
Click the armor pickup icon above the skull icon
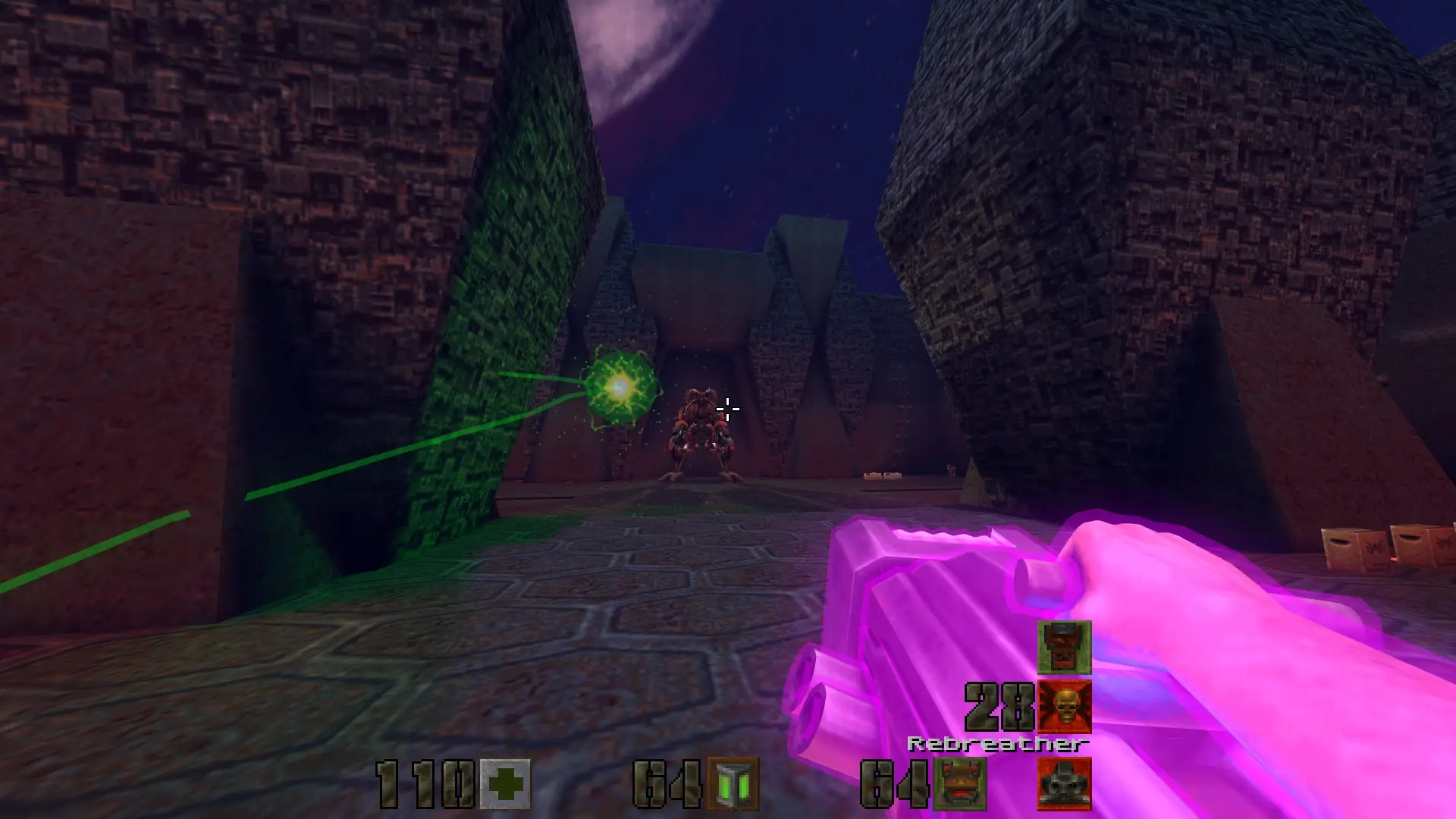click(1065, 649)
